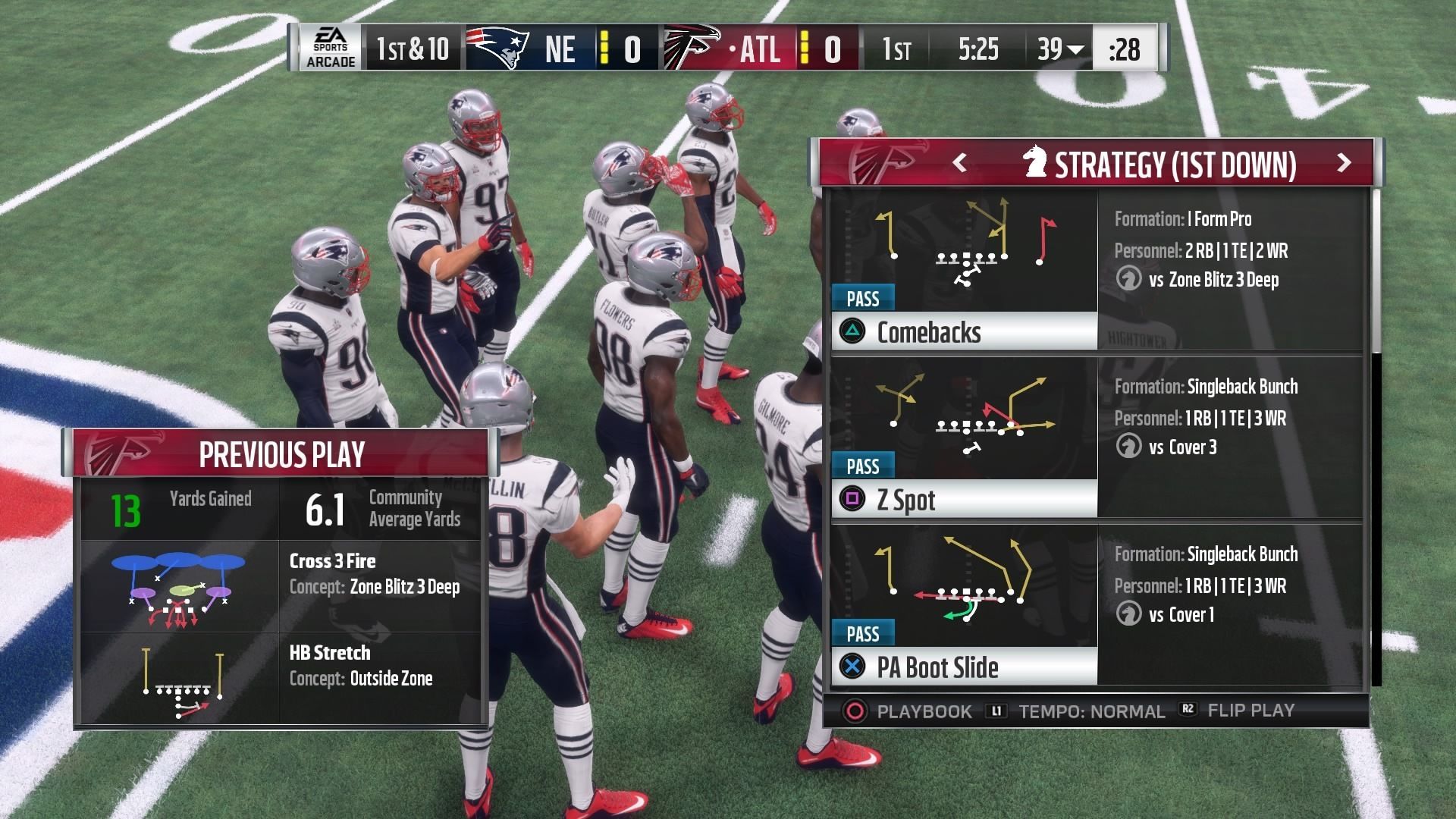Select the Z Spot route diagram
The width and height of the screenshot is (1456, 819).
[965, 413]
